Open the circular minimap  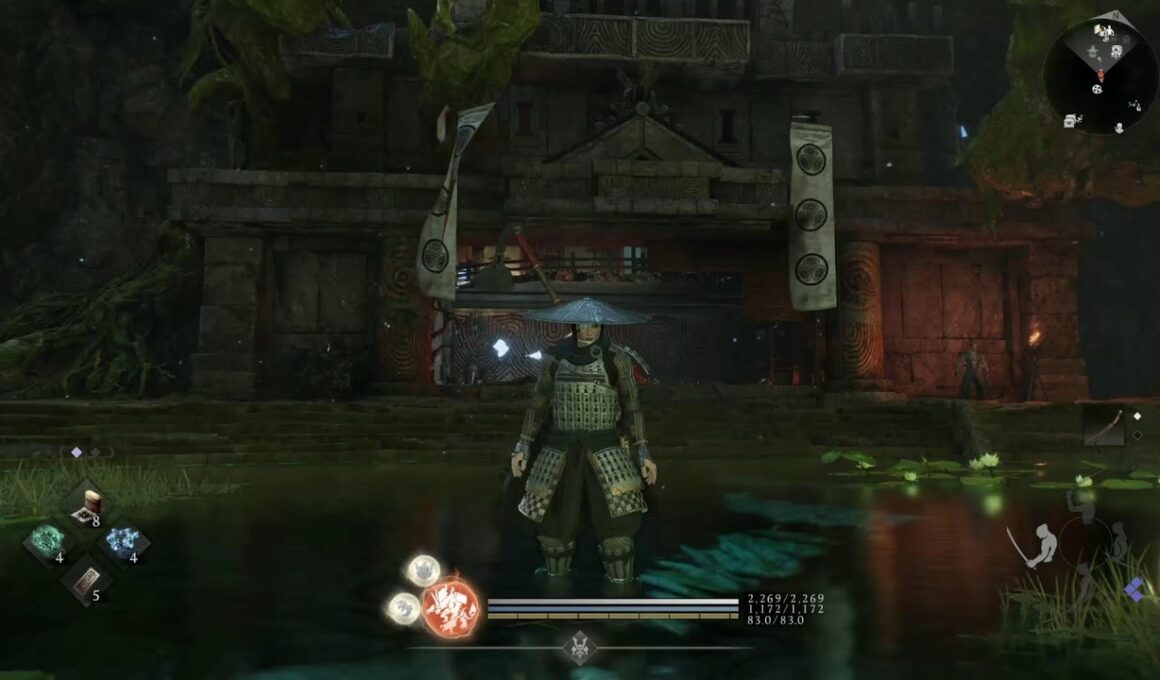coord(1100,75)
